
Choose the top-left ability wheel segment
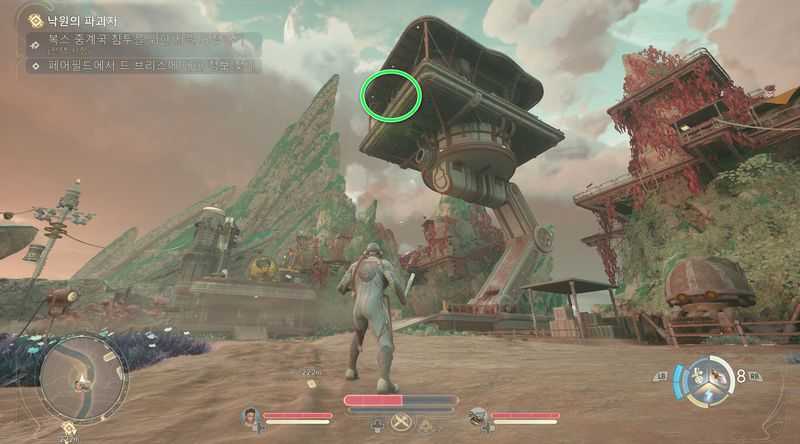coord(697,374)
